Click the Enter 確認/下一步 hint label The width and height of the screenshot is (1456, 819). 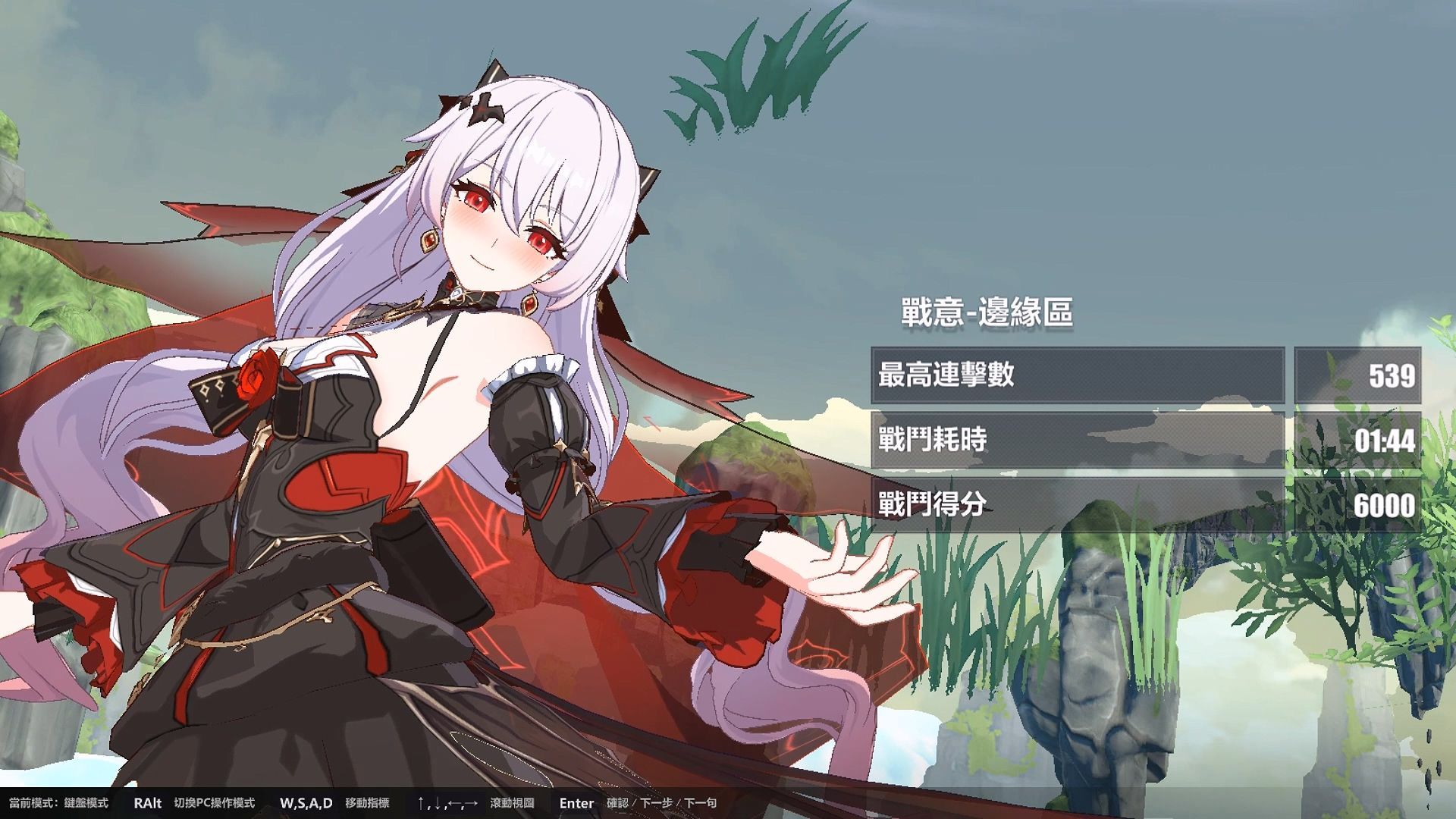[x=637, y=804]
